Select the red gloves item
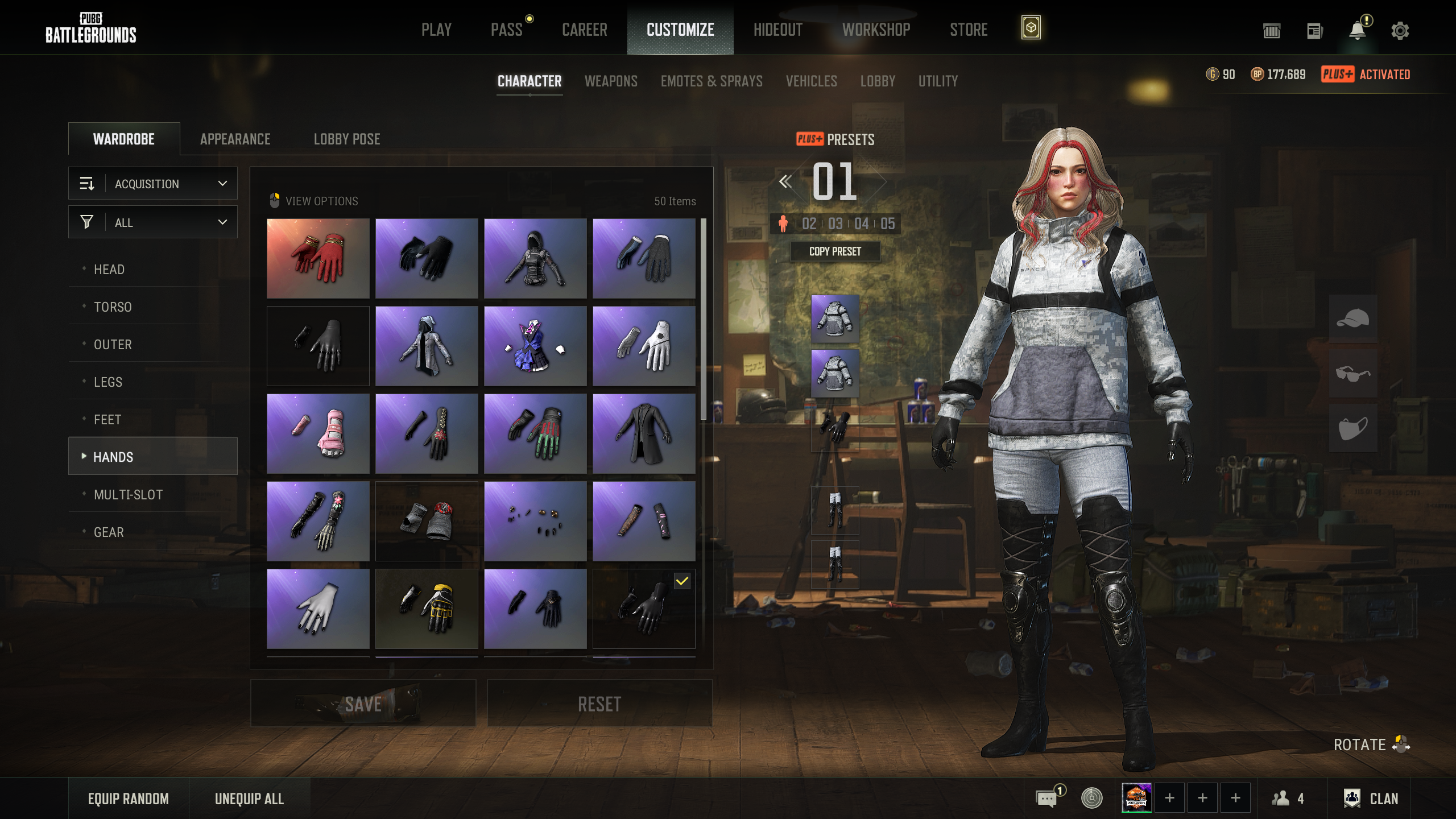 (x=318, y=259)
